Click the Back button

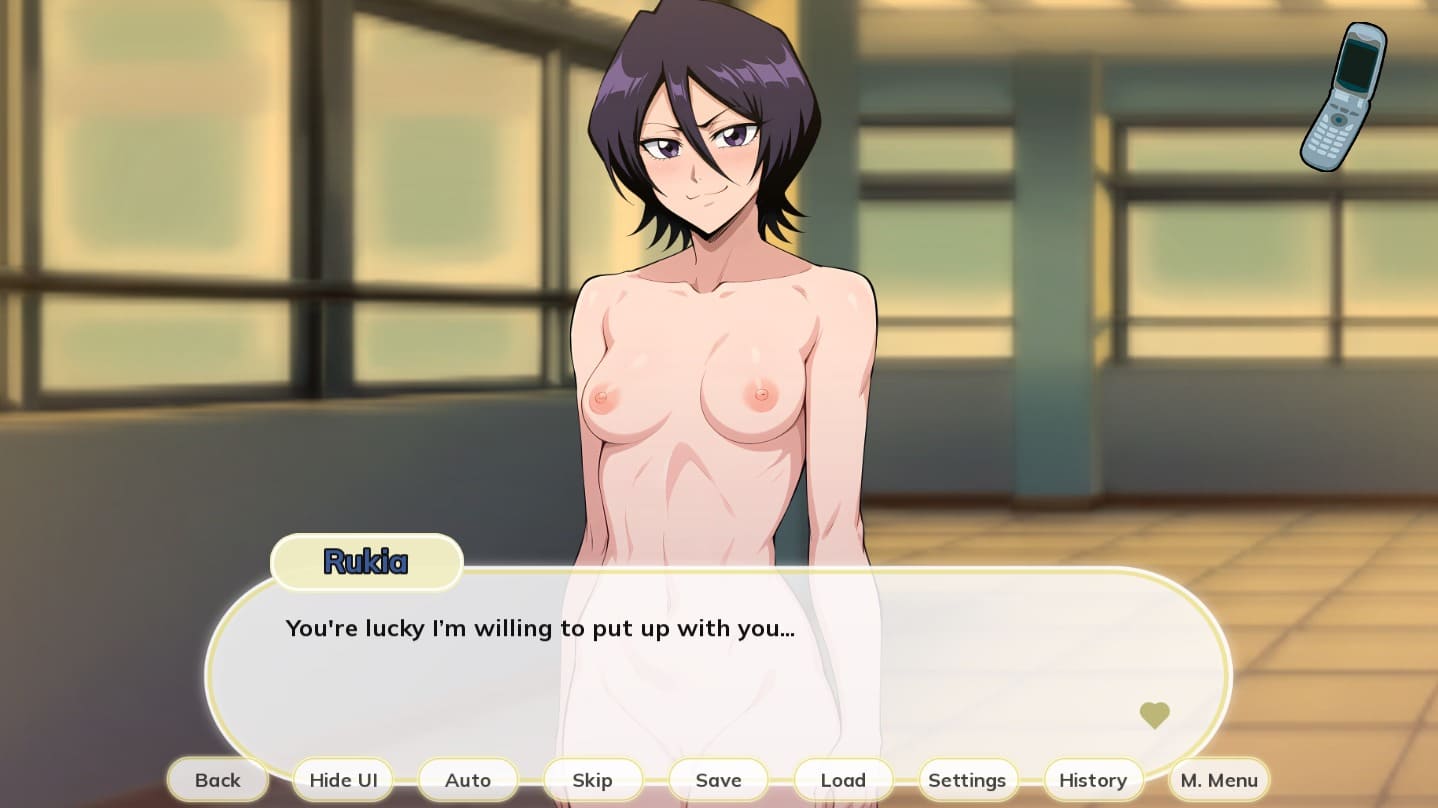pos(218,780)
